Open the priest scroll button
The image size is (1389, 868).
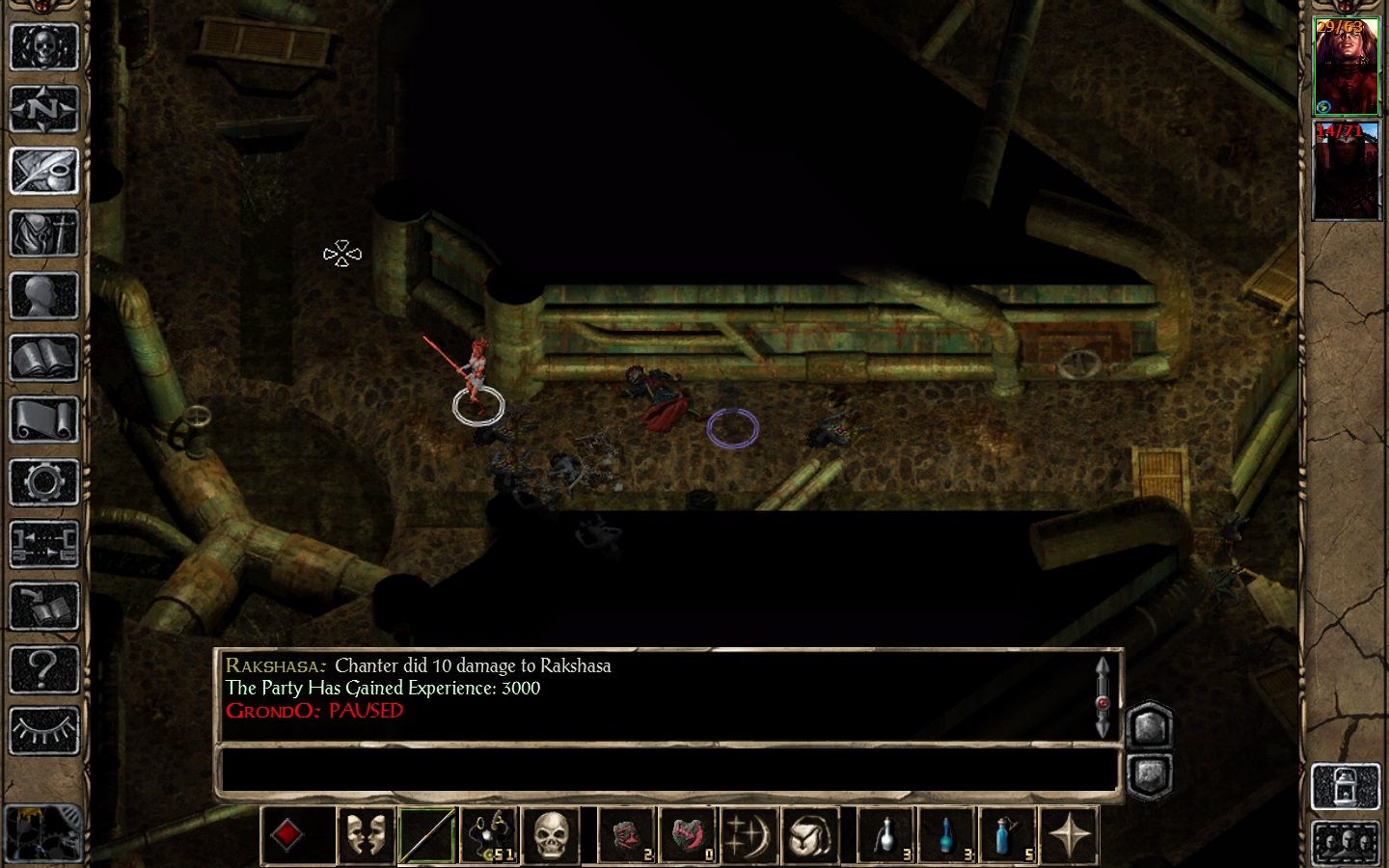[x=43, y=420]
